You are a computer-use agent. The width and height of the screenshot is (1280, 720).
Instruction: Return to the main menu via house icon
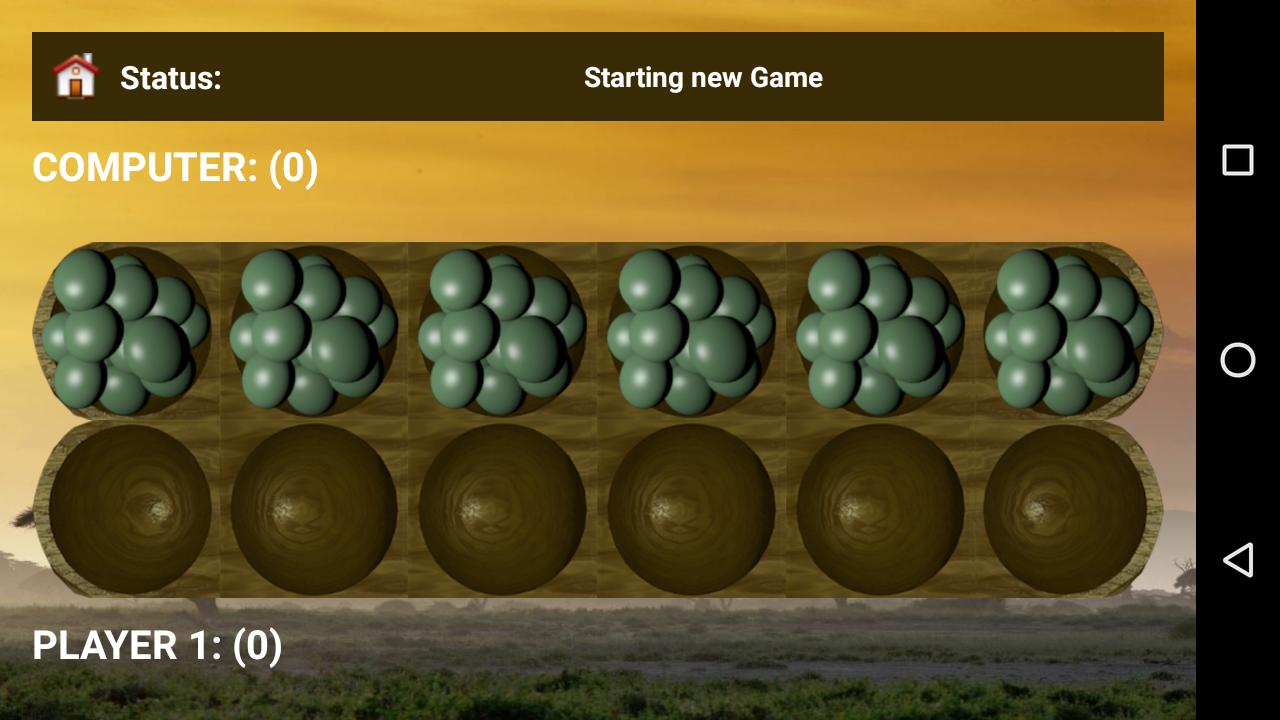[x=76, y=77]
